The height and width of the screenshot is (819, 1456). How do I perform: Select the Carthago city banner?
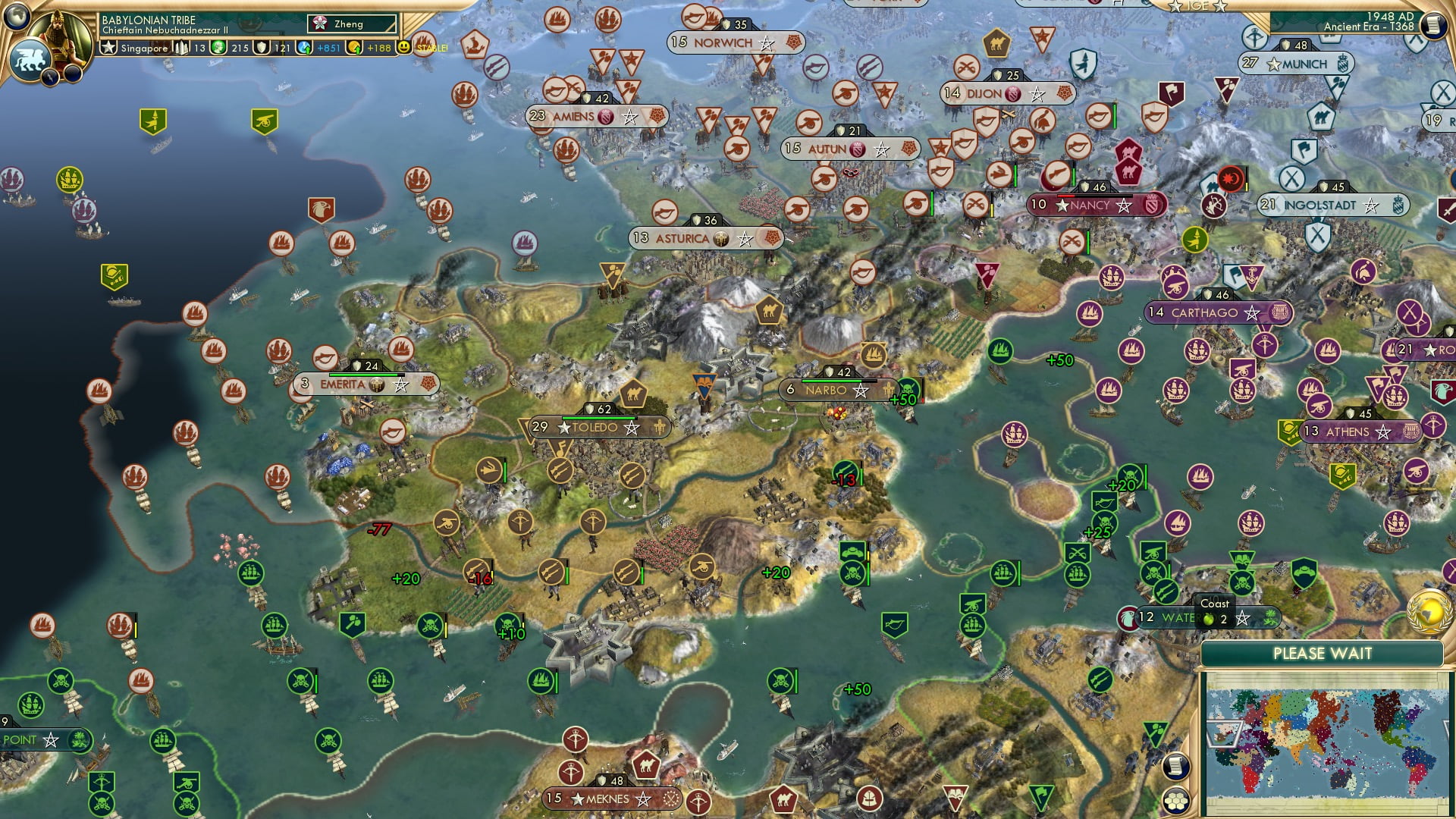click(x=1204, y=312)
